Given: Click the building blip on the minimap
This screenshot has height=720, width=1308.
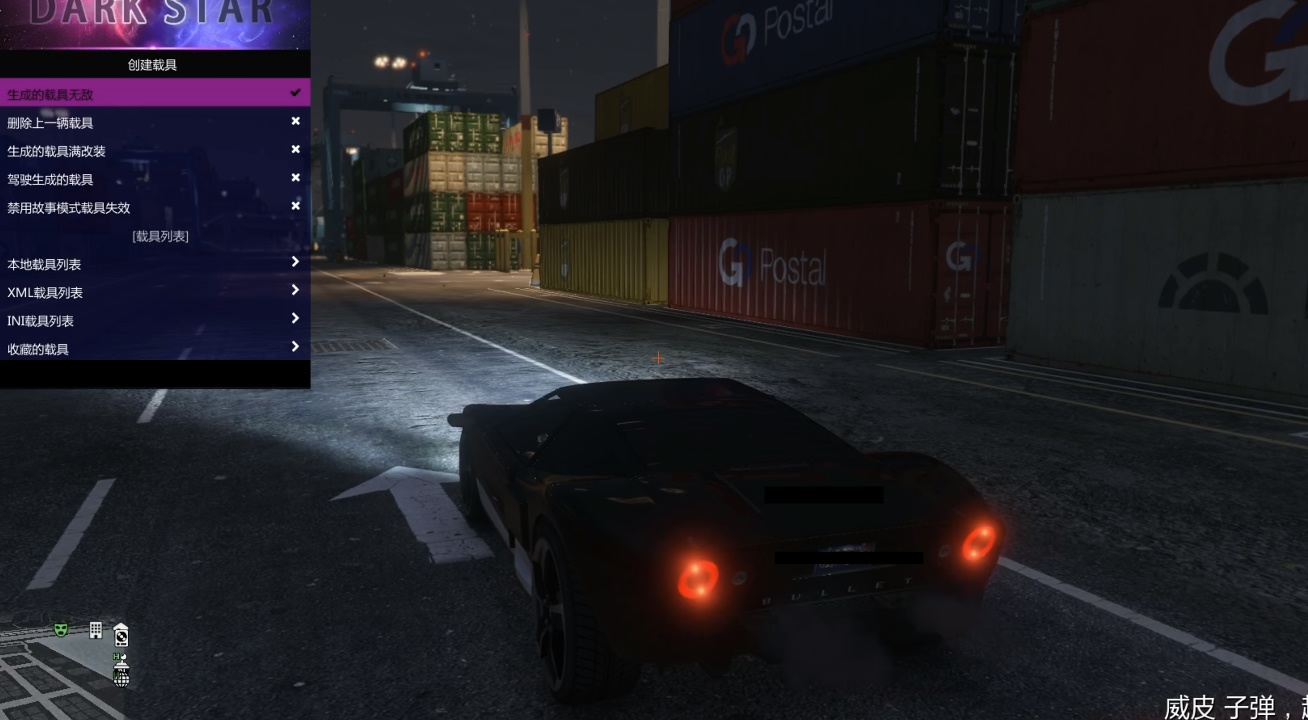Looking at the screenshot, I should (x=96, y=630).
